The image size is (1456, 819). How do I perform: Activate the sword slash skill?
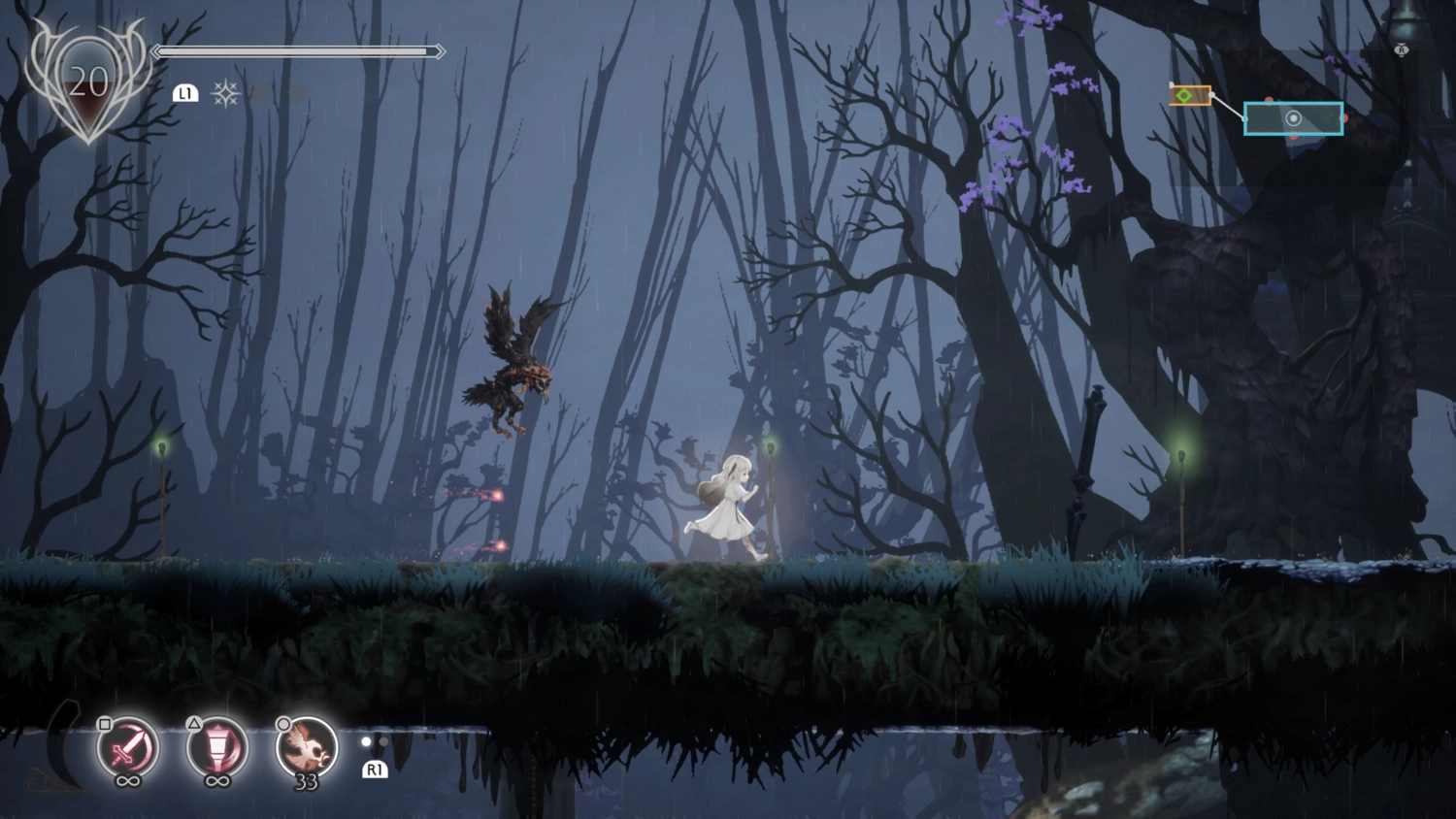point(127,747)
